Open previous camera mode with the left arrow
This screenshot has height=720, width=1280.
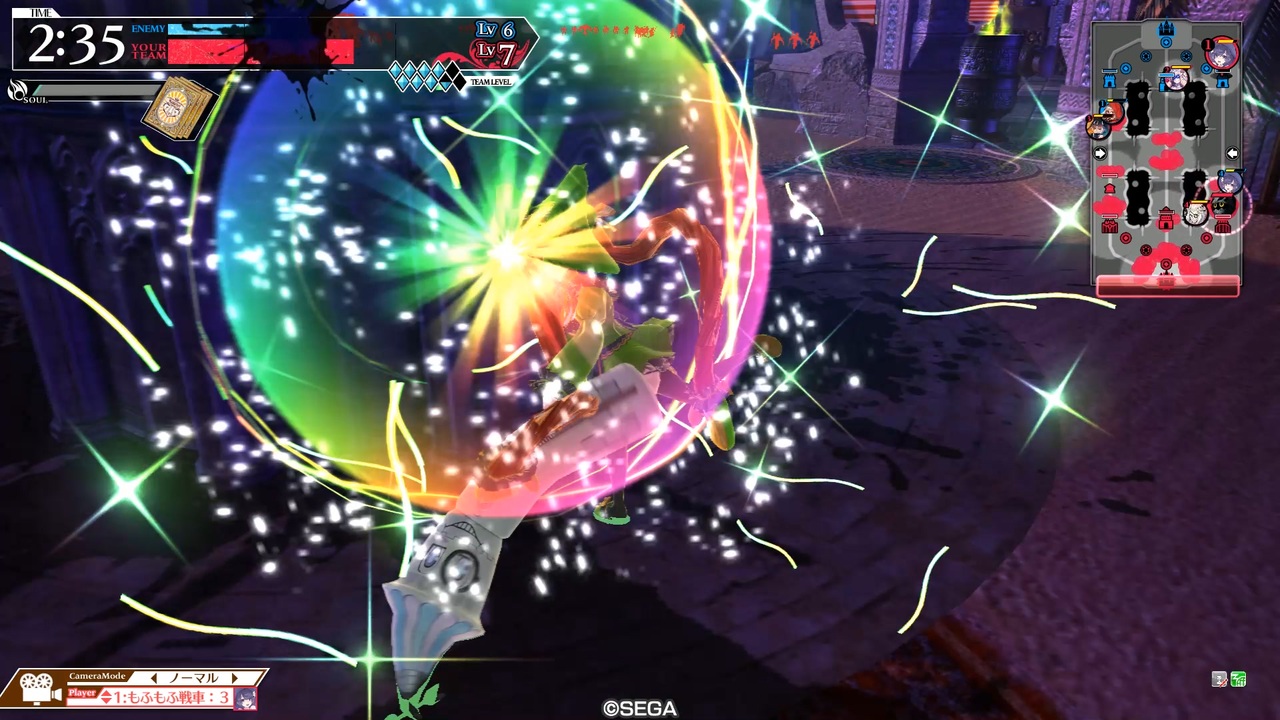[x=155, y=677]
